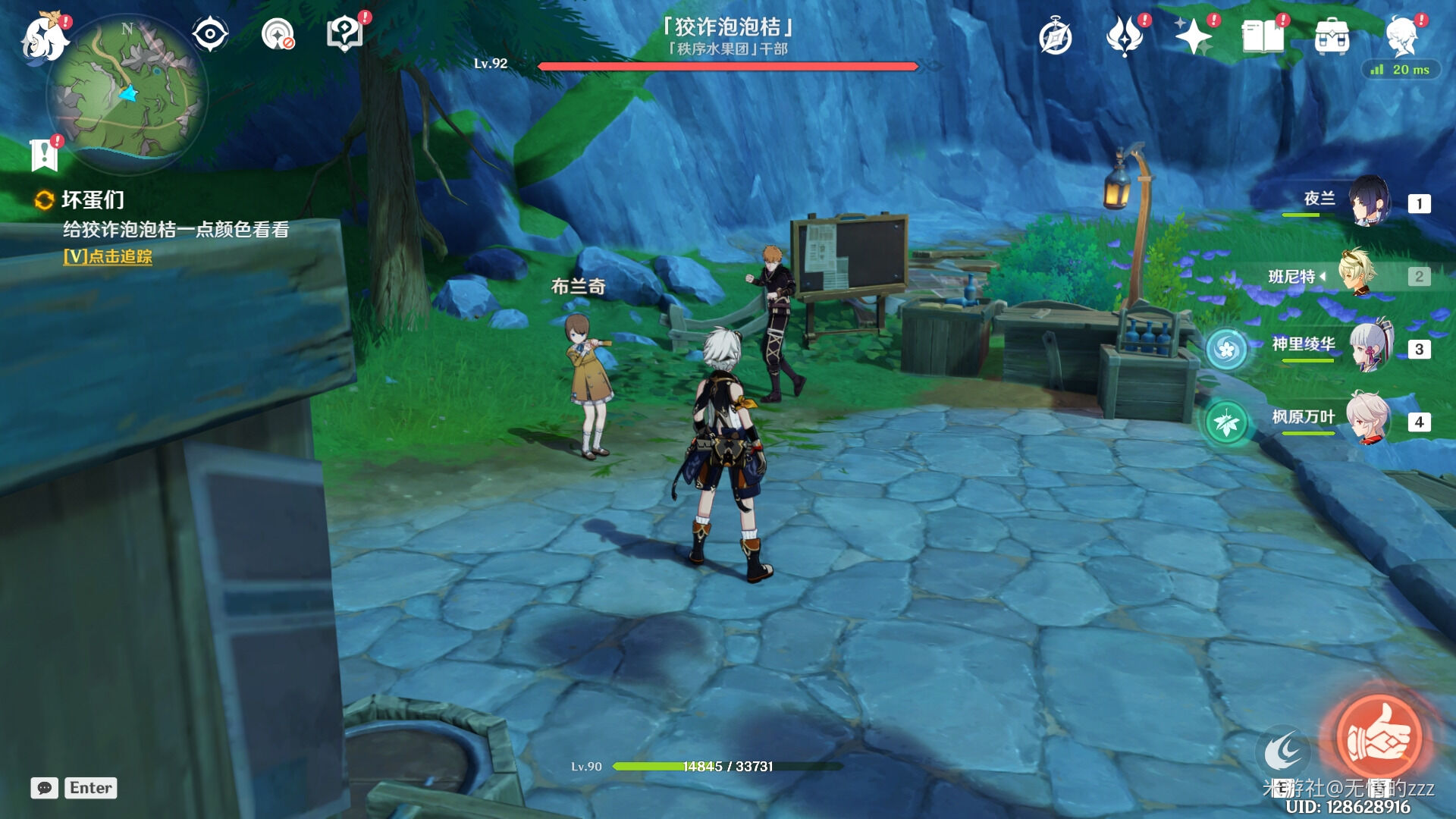
Task: Open the quest navigation target icon
Action: coord(278,34)
